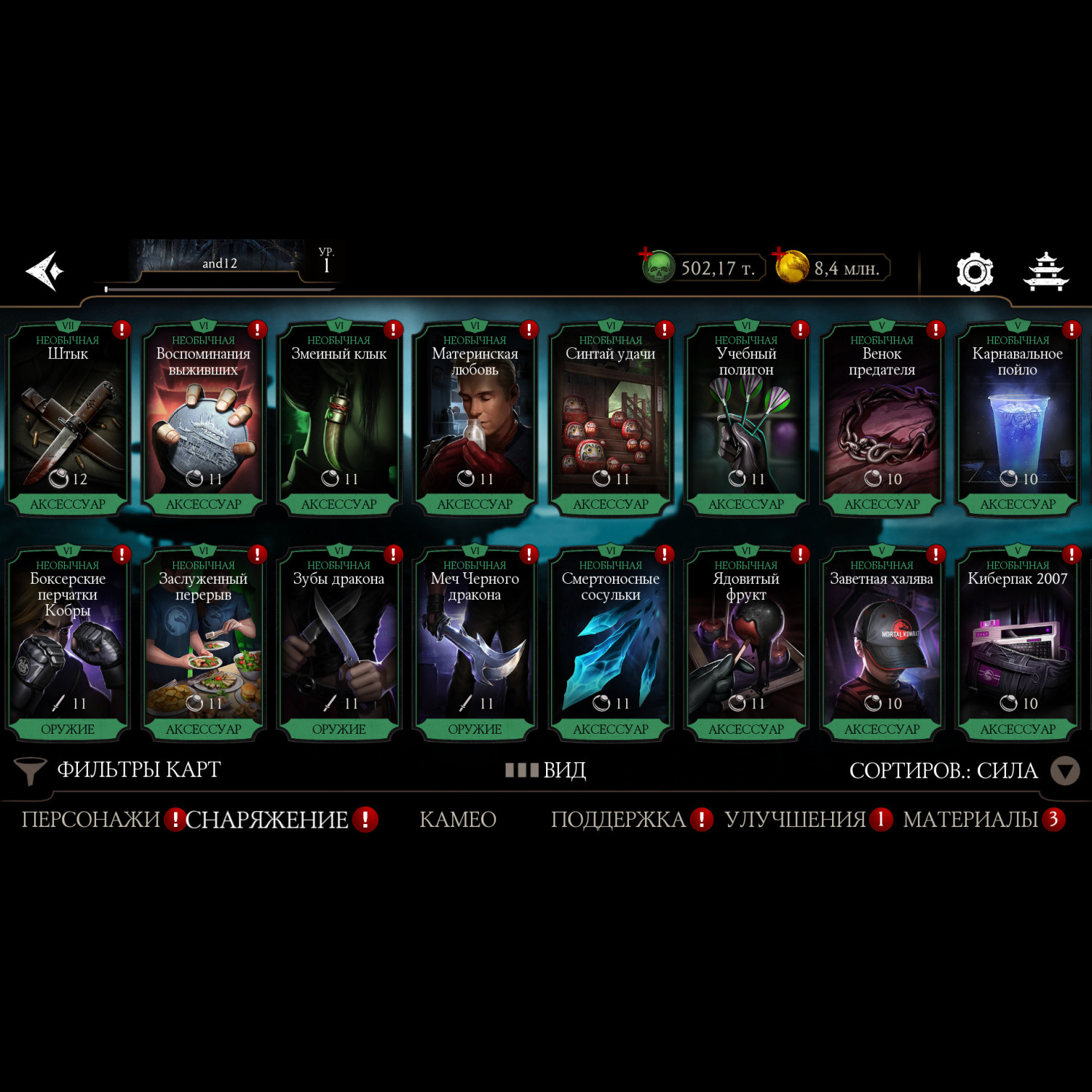Open the pagoda home icon
Screen dimensions: 1092x1092
pyautogui.click(x=1045, y=272)
